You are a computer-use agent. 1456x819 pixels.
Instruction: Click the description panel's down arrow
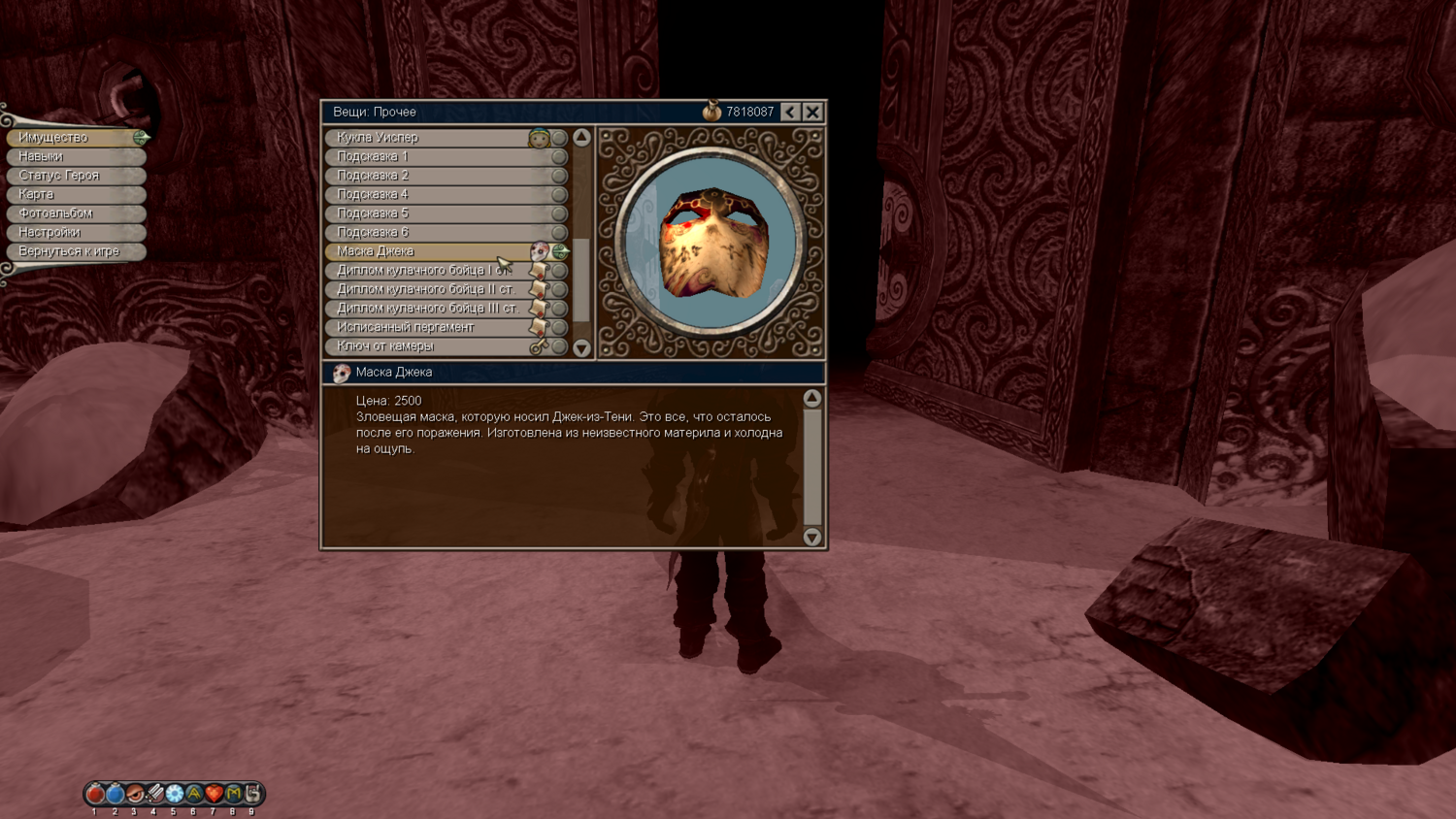(x=812, y=537)
